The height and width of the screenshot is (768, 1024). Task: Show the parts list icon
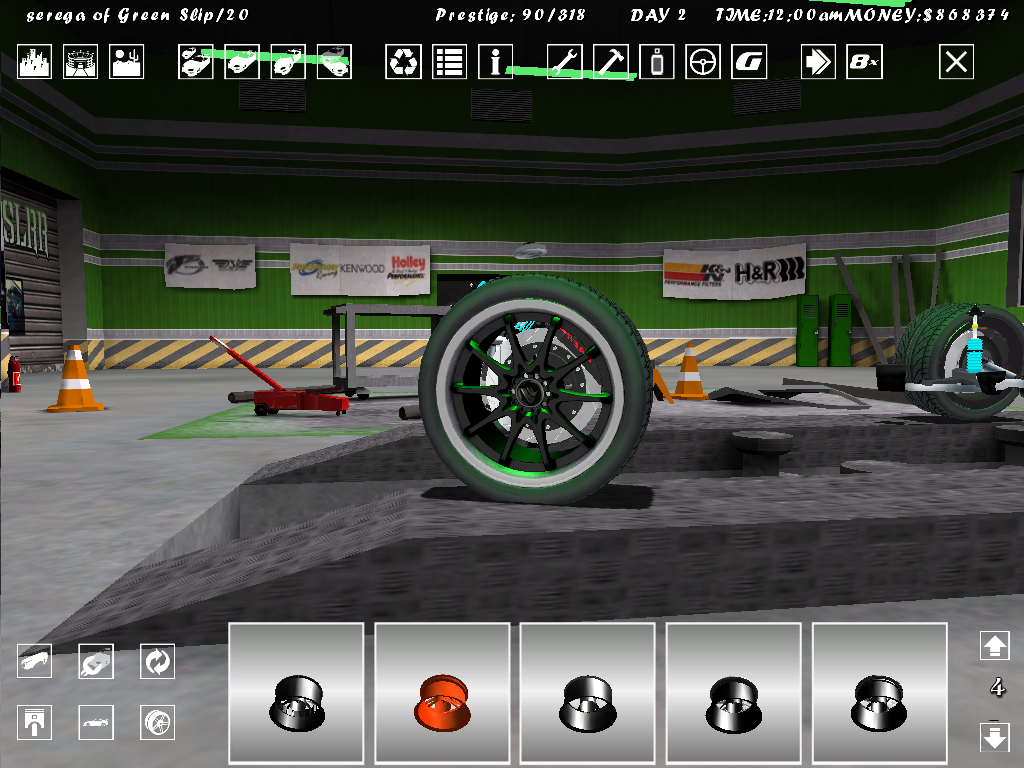[x=449, y=62]
